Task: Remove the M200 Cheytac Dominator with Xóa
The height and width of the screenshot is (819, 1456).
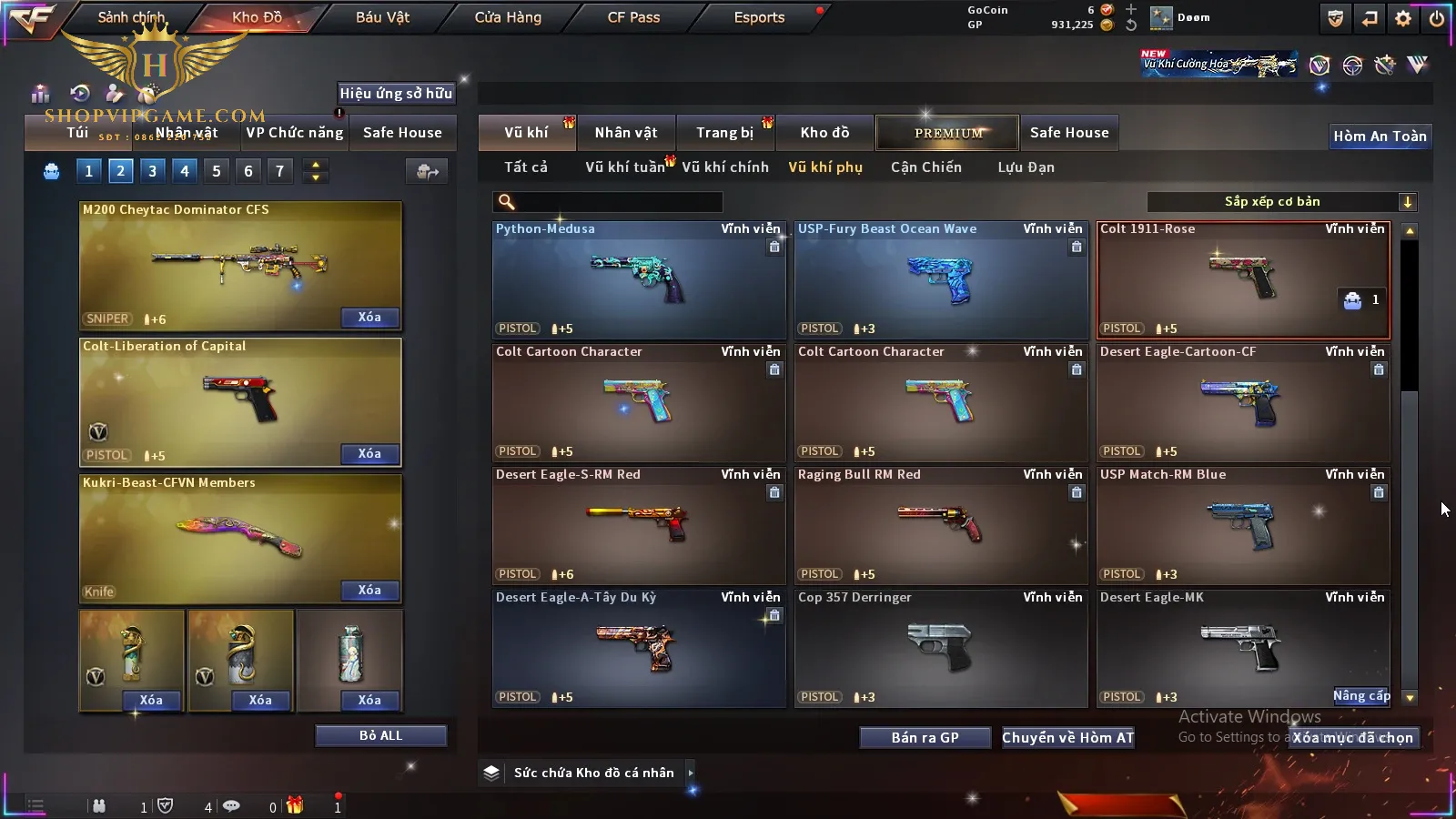Action: click(x=369, y=318)
